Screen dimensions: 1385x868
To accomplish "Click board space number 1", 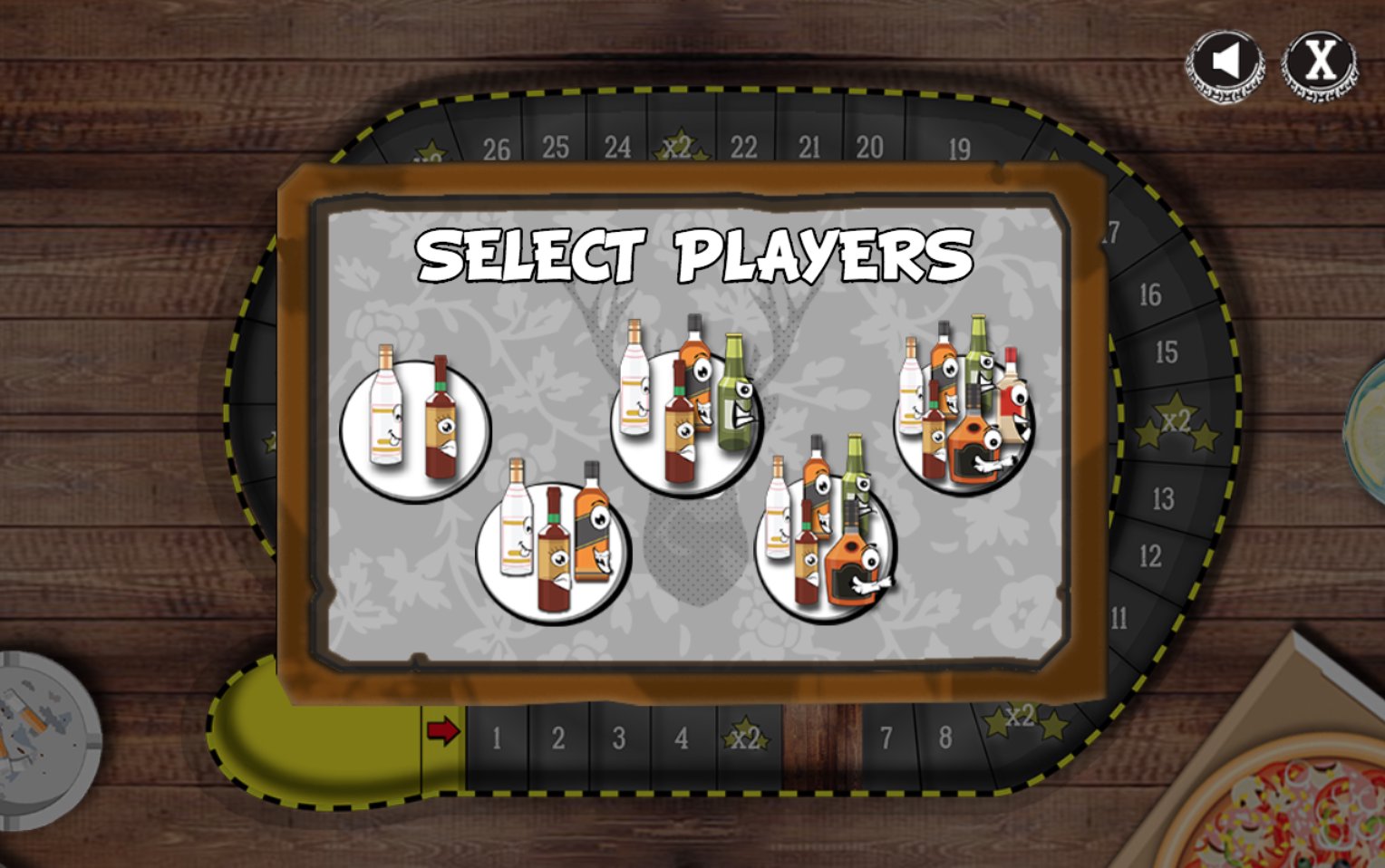I will point(495,738).
